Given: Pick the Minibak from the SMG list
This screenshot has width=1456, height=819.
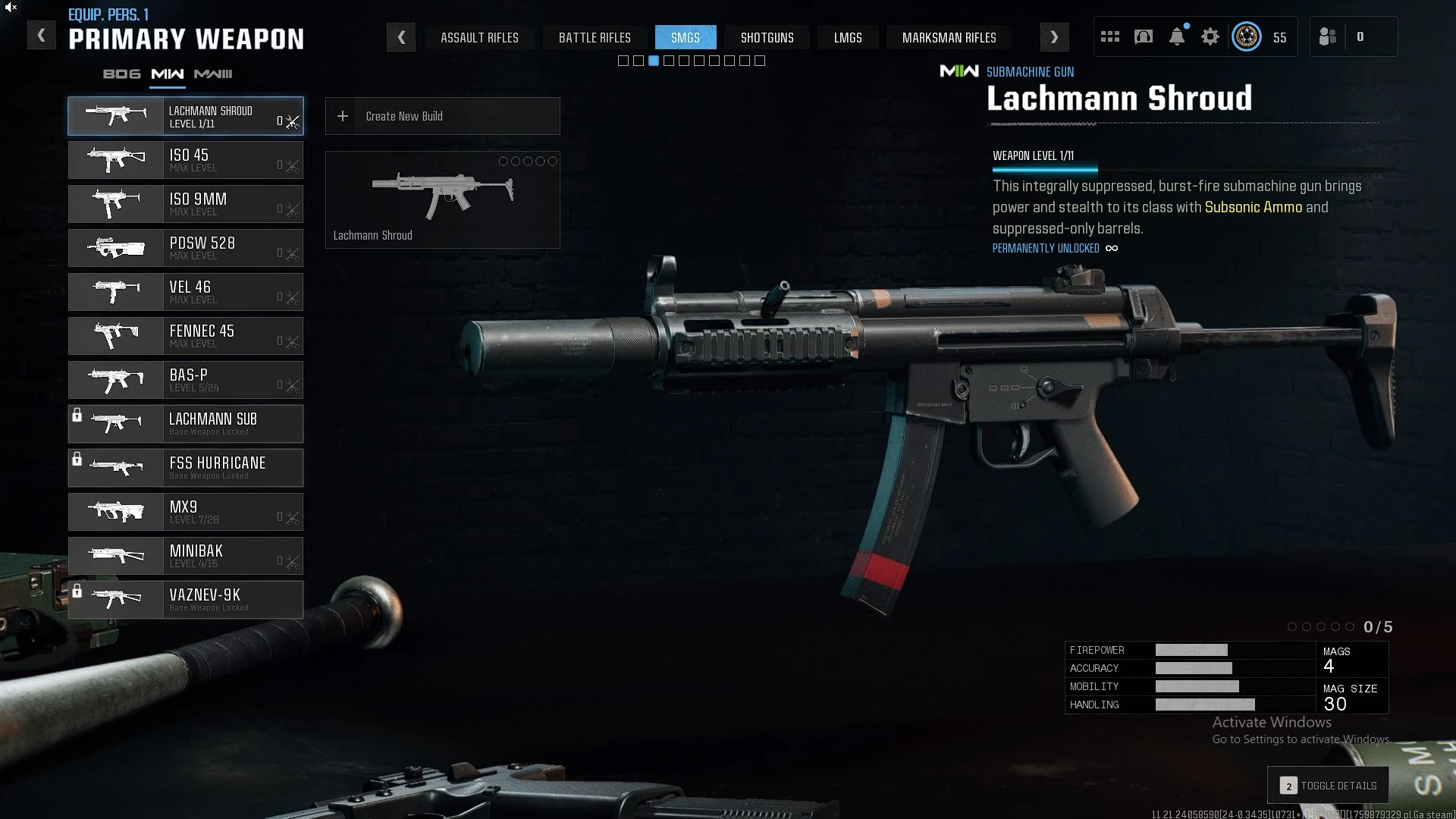Looking at the screenshot, I should click(186, 556).
